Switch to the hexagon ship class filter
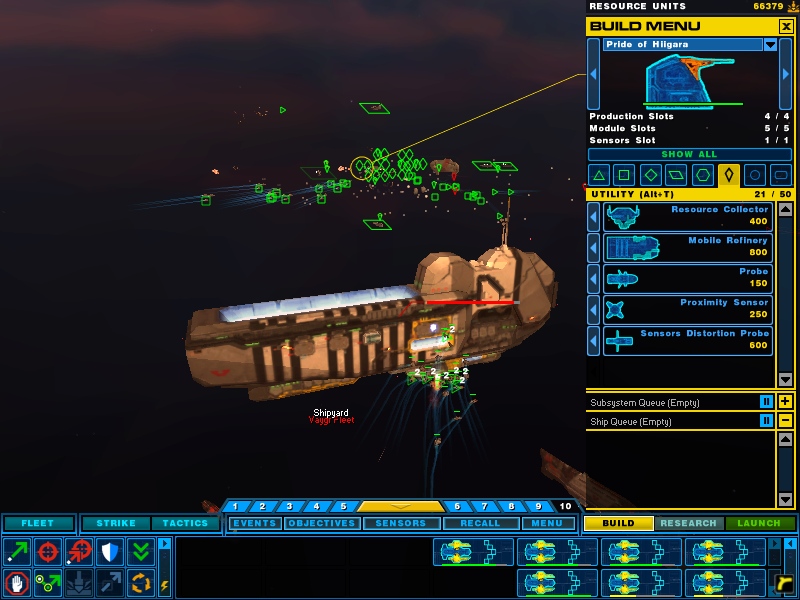 tap(704, 175)
